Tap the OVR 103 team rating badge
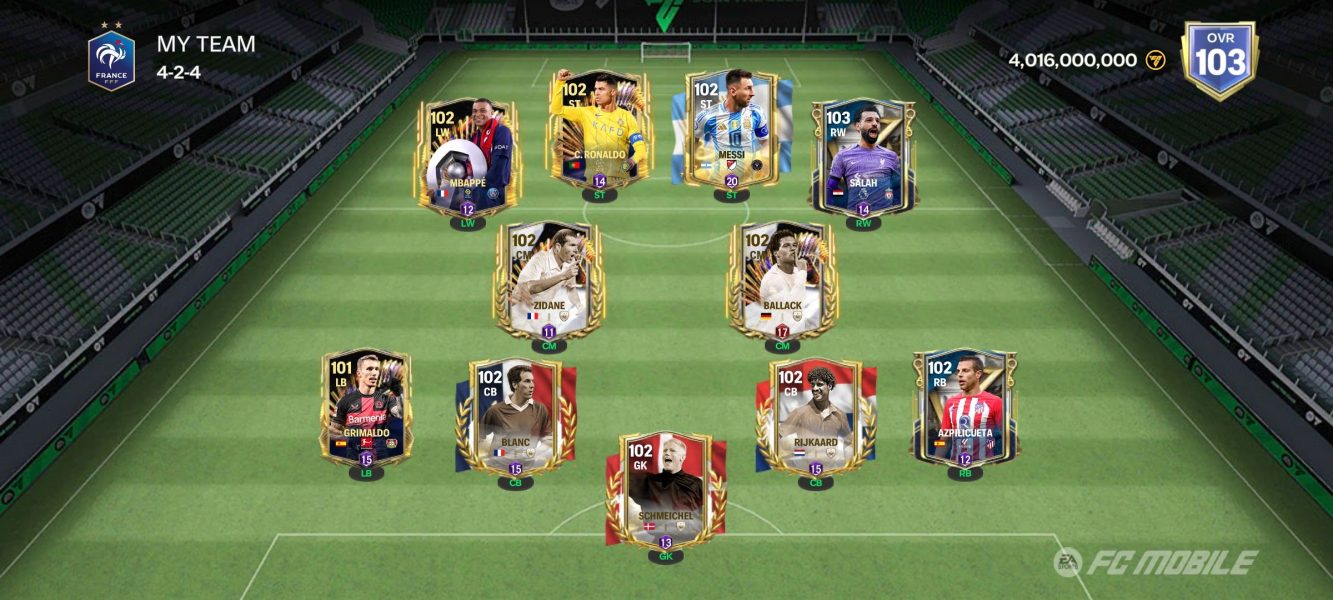The image size is (1333, 600). pyautogui.click(x=1219, y=60)
